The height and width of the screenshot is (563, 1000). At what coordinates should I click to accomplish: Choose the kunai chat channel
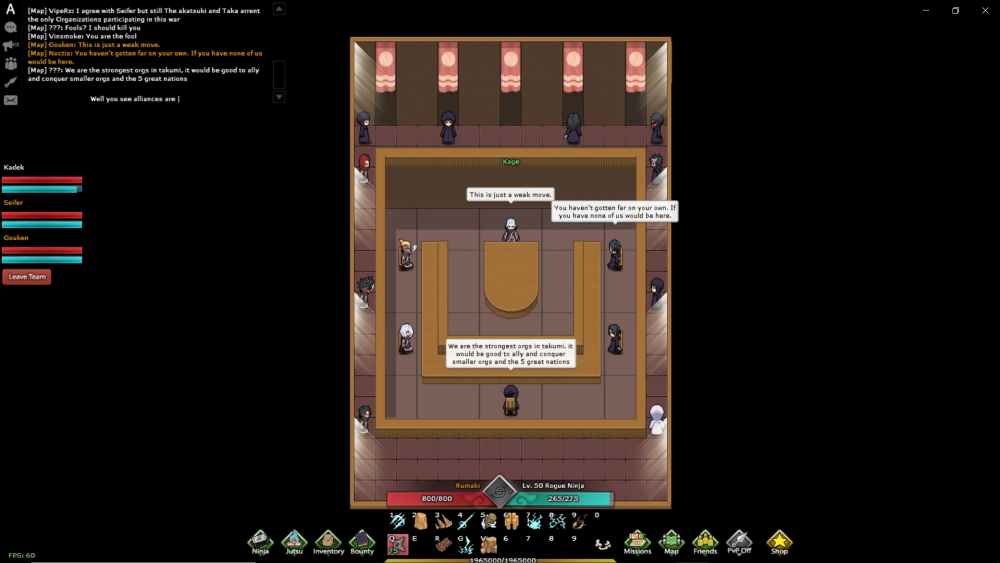click(x=11, y=81)
